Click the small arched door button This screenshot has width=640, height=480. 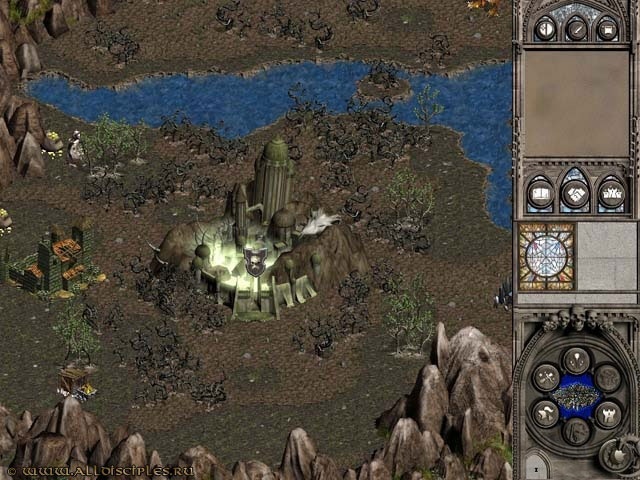536,466
